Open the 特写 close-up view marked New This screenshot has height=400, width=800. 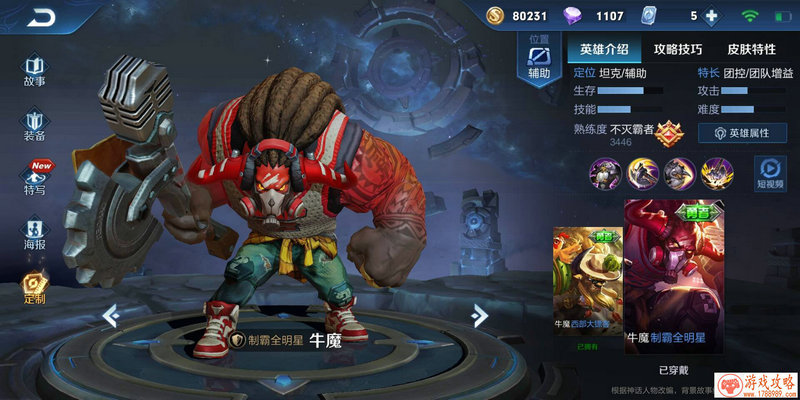click(35, 178)
